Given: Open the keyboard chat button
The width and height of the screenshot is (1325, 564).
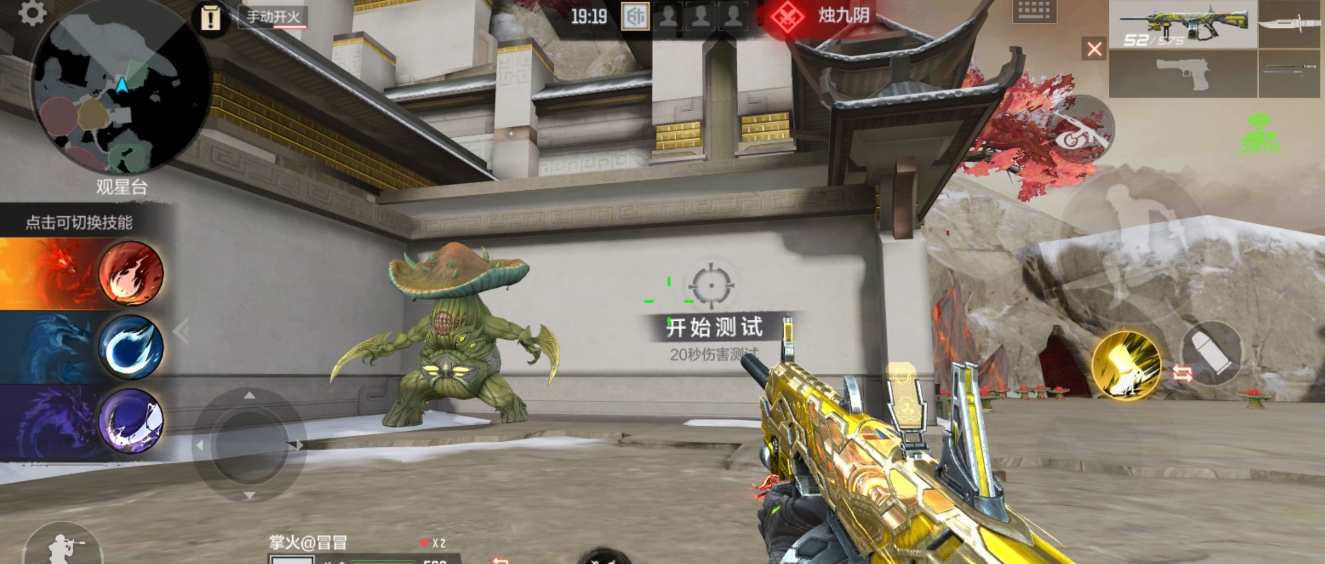Looking at the screenshot, I should (x=1034, y=11).
